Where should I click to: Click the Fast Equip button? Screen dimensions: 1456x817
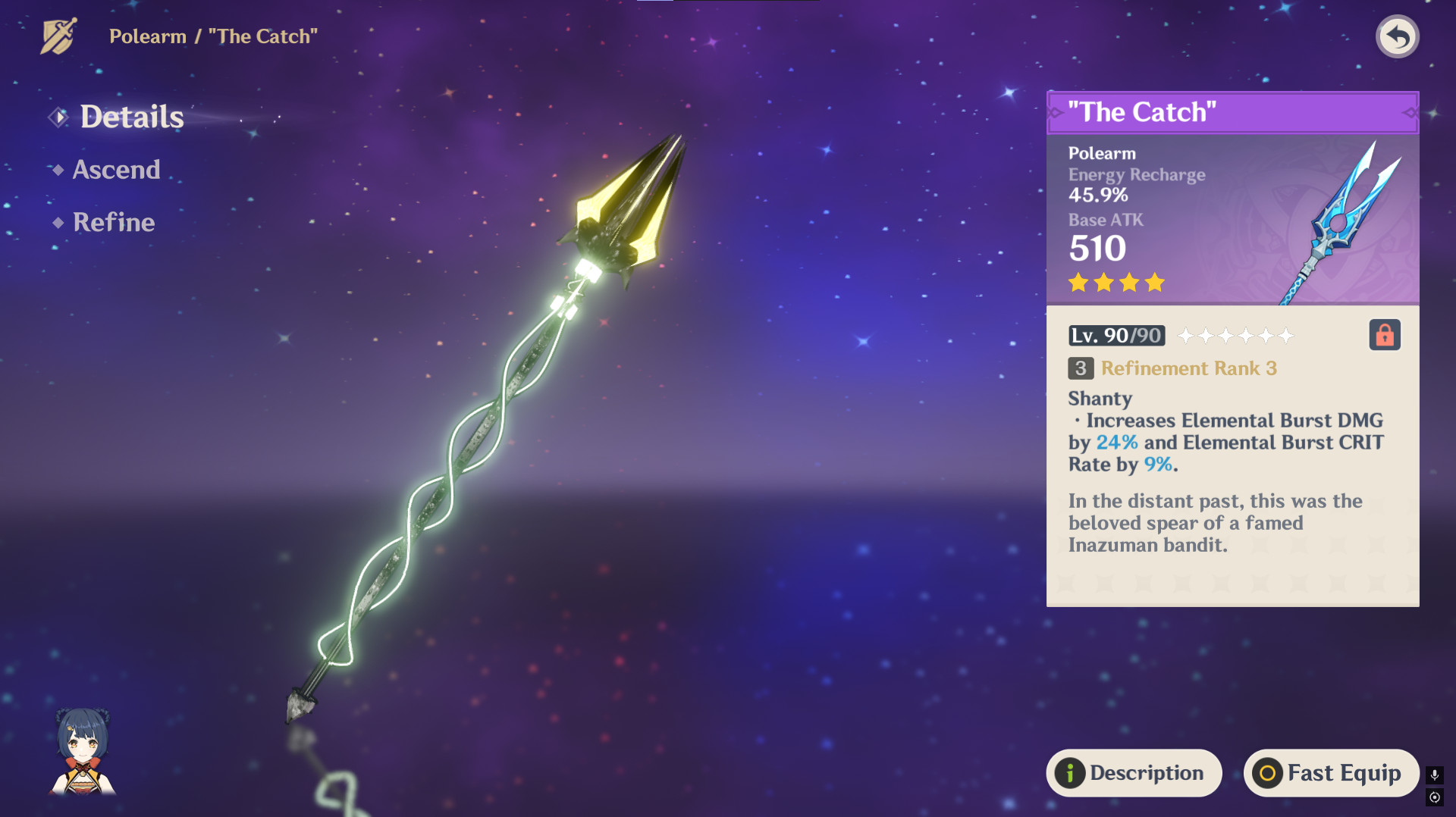(1330, 772)
